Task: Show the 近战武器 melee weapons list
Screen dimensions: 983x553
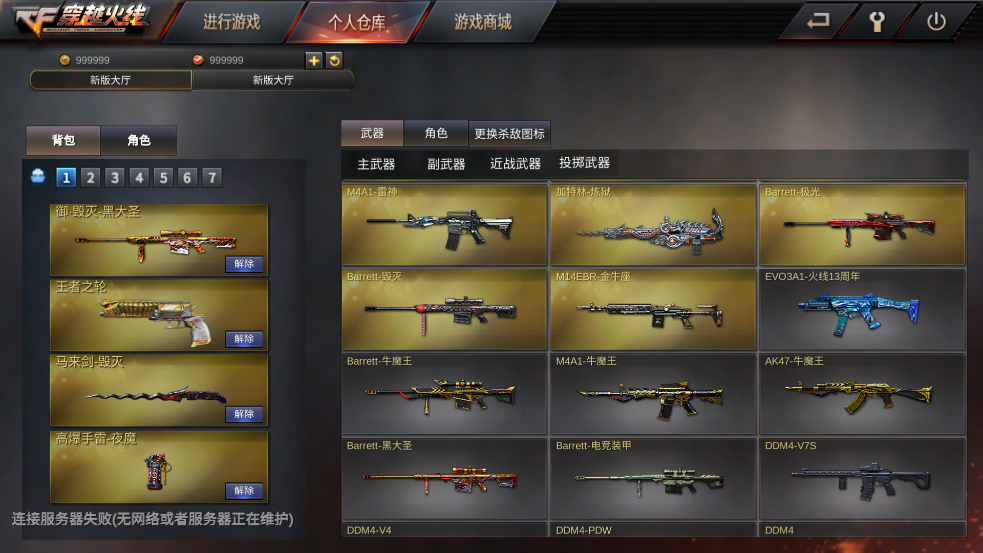Action: [x=515, y=164]
